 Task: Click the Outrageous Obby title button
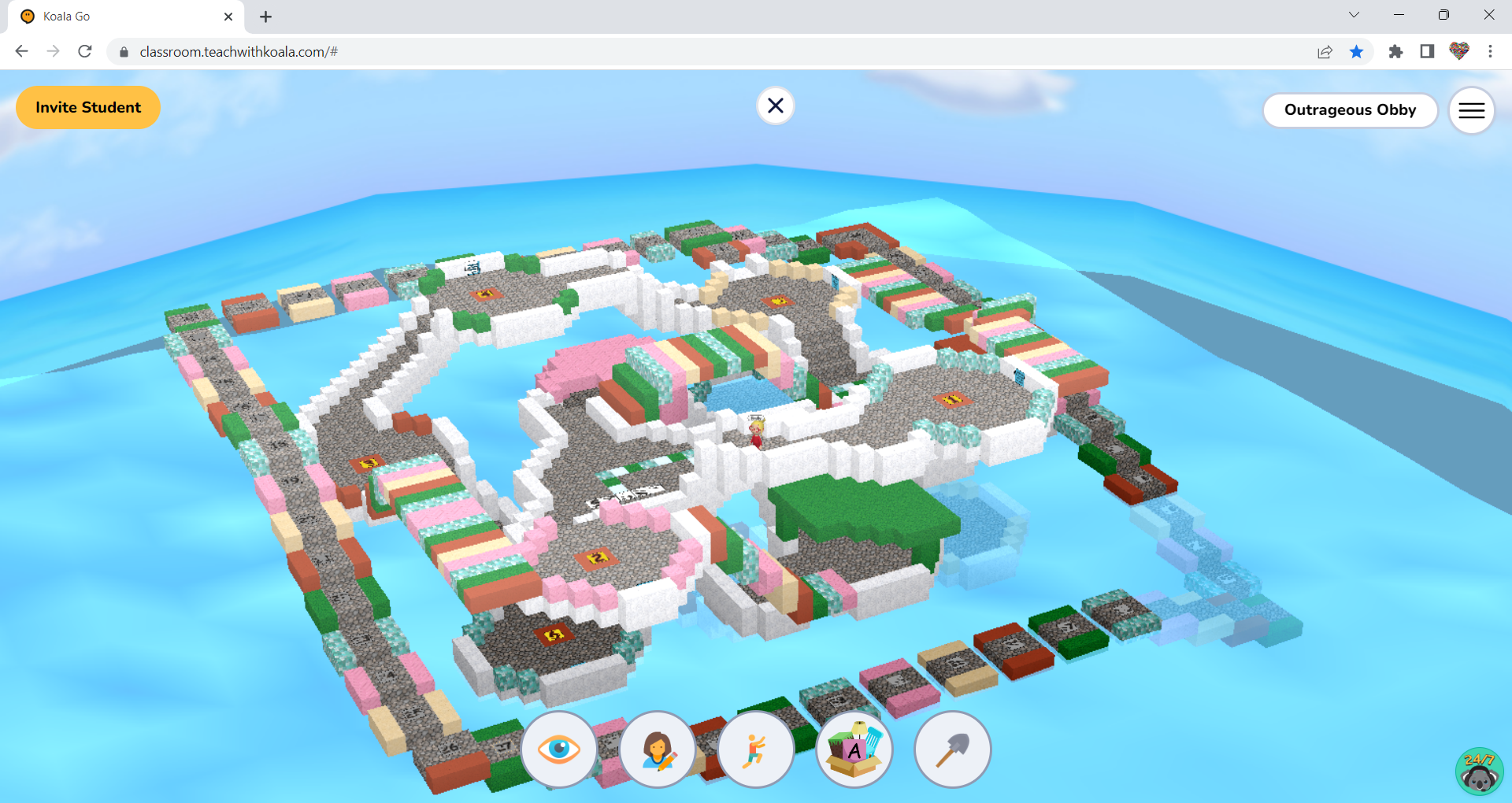click(1350, 110)
